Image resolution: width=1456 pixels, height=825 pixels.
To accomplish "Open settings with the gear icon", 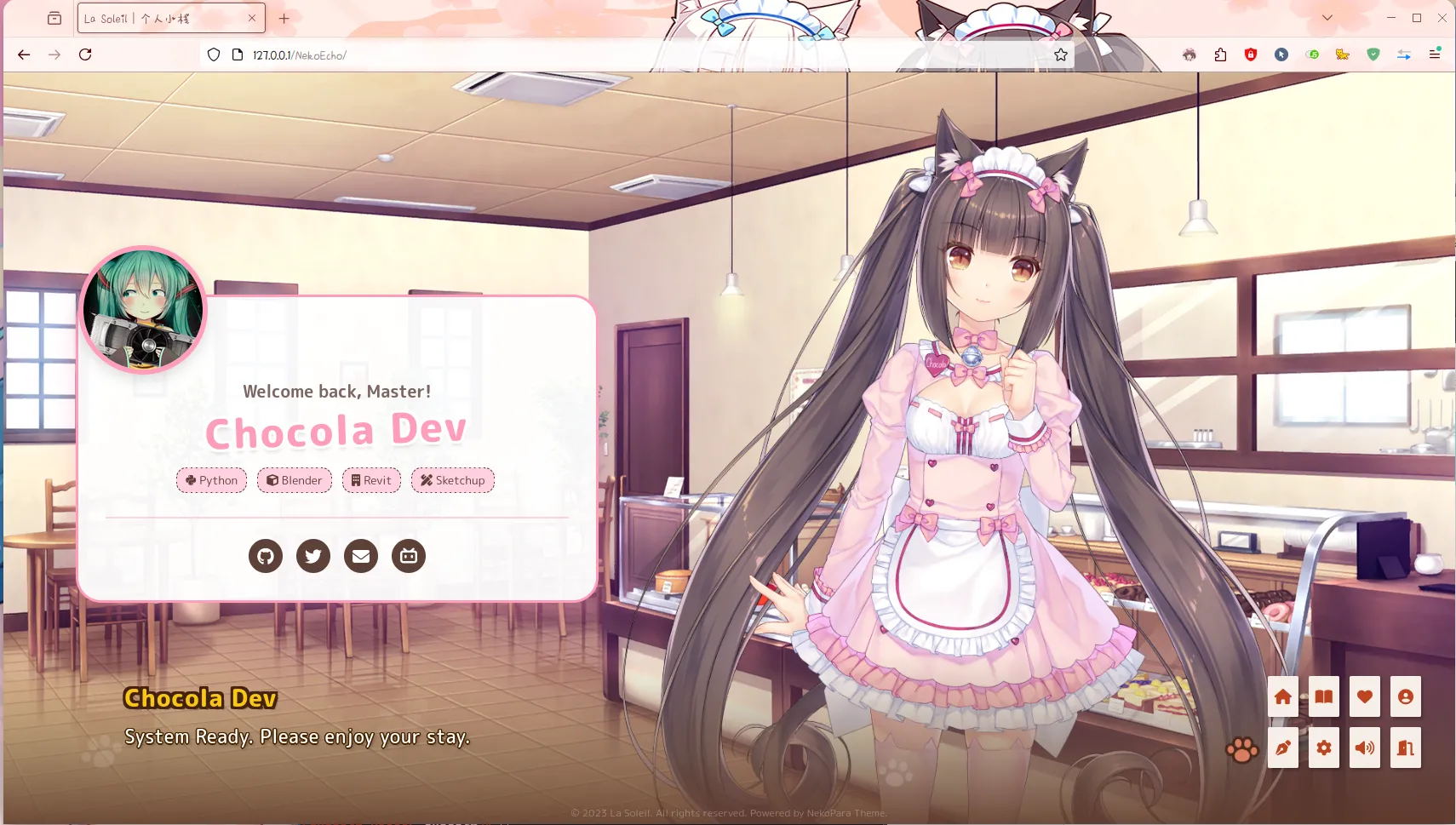I will pyautogui.click(x=1323, y=747).
